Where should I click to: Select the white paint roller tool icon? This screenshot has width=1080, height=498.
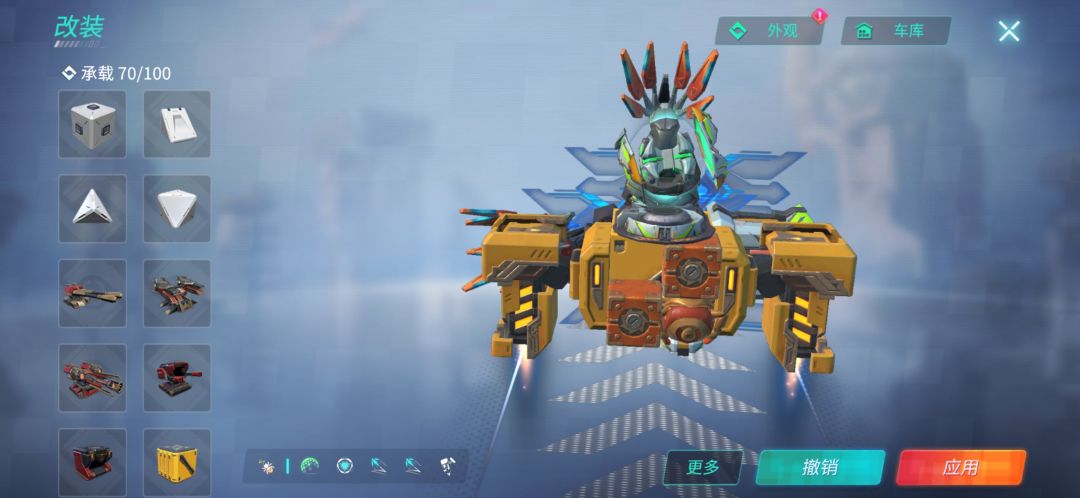point(447,466)
